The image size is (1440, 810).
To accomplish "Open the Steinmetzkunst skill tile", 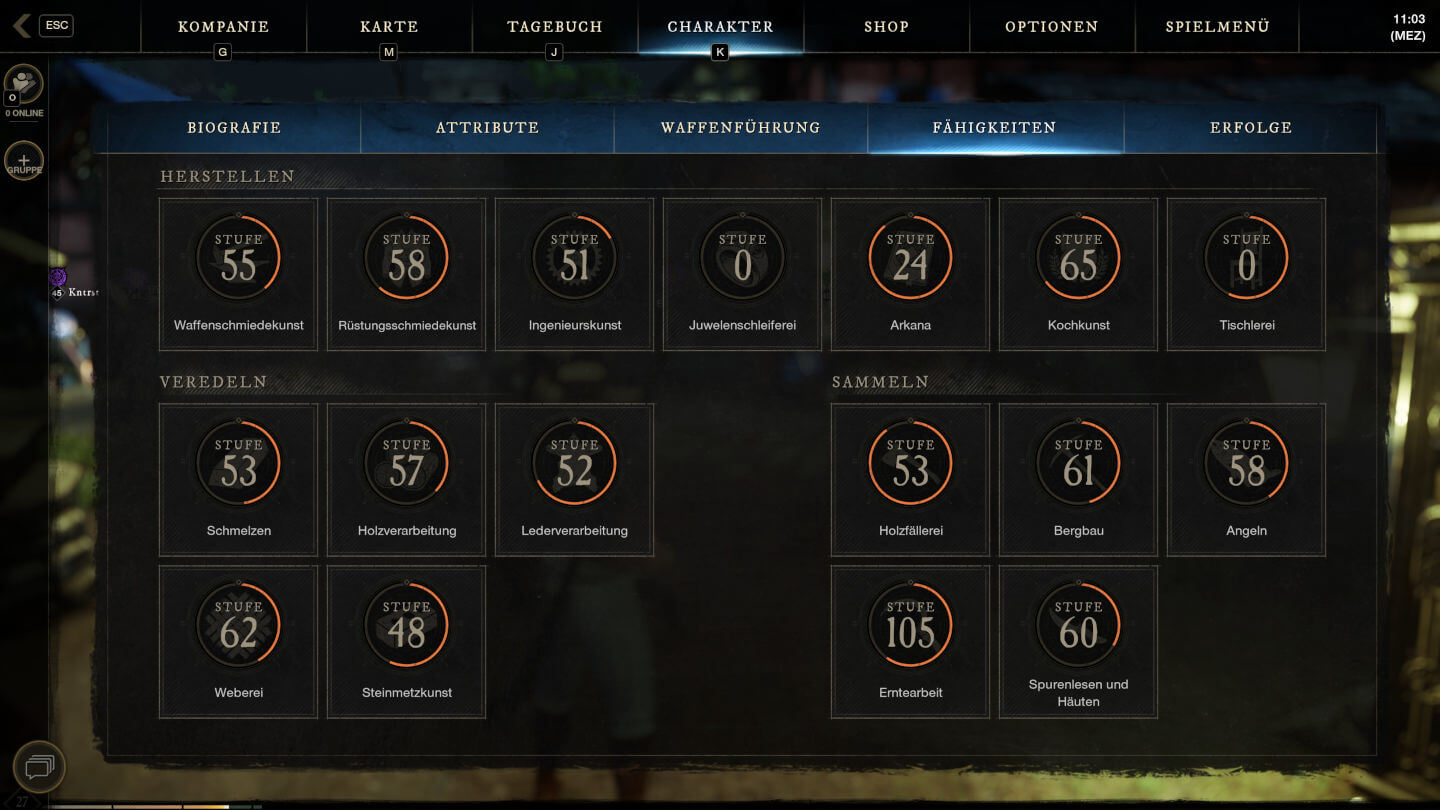I will tap(407, 642).
